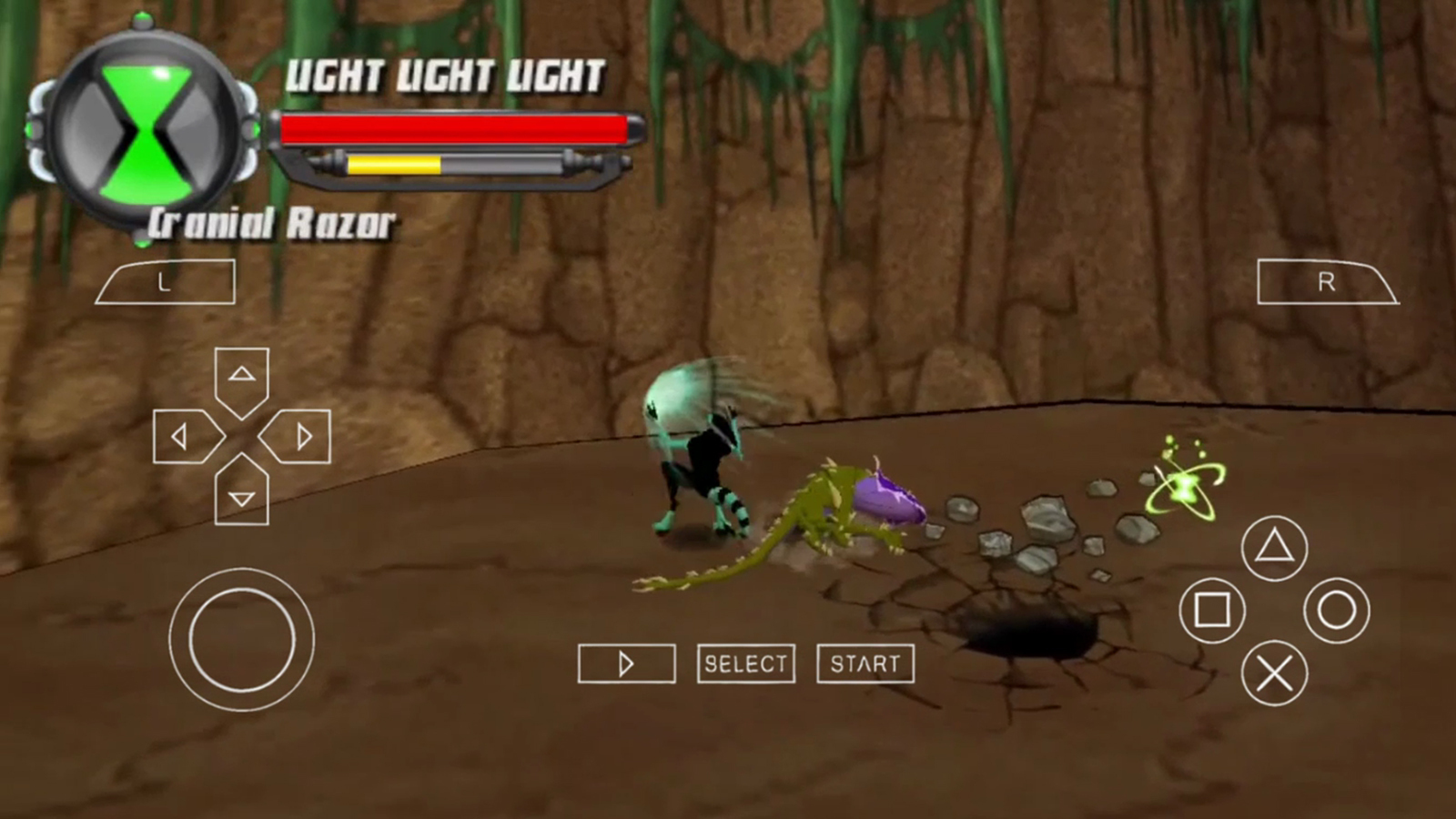
Task: Tap the L shoulder button
Action: [166, 282]
